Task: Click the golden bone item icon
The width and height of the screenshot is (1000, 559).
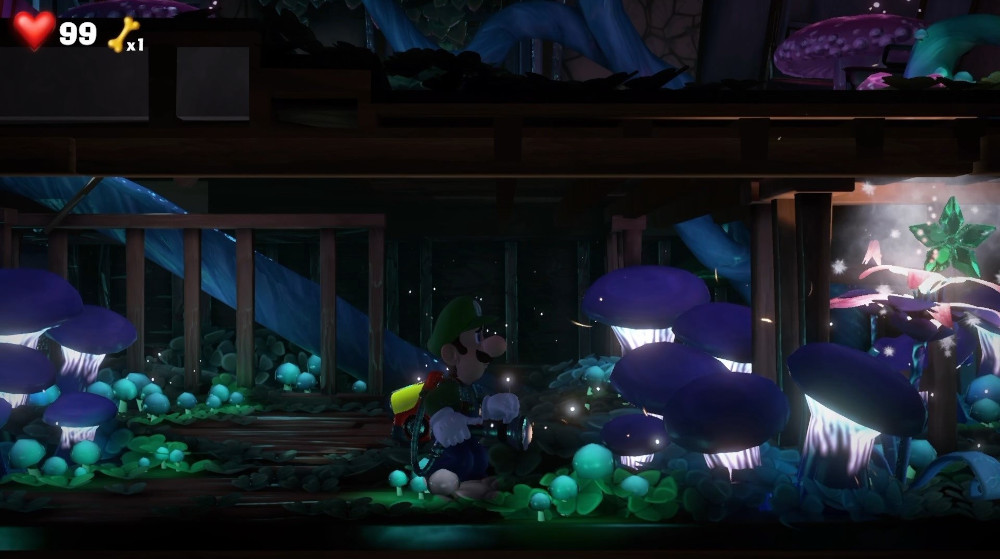Action: 122,34
